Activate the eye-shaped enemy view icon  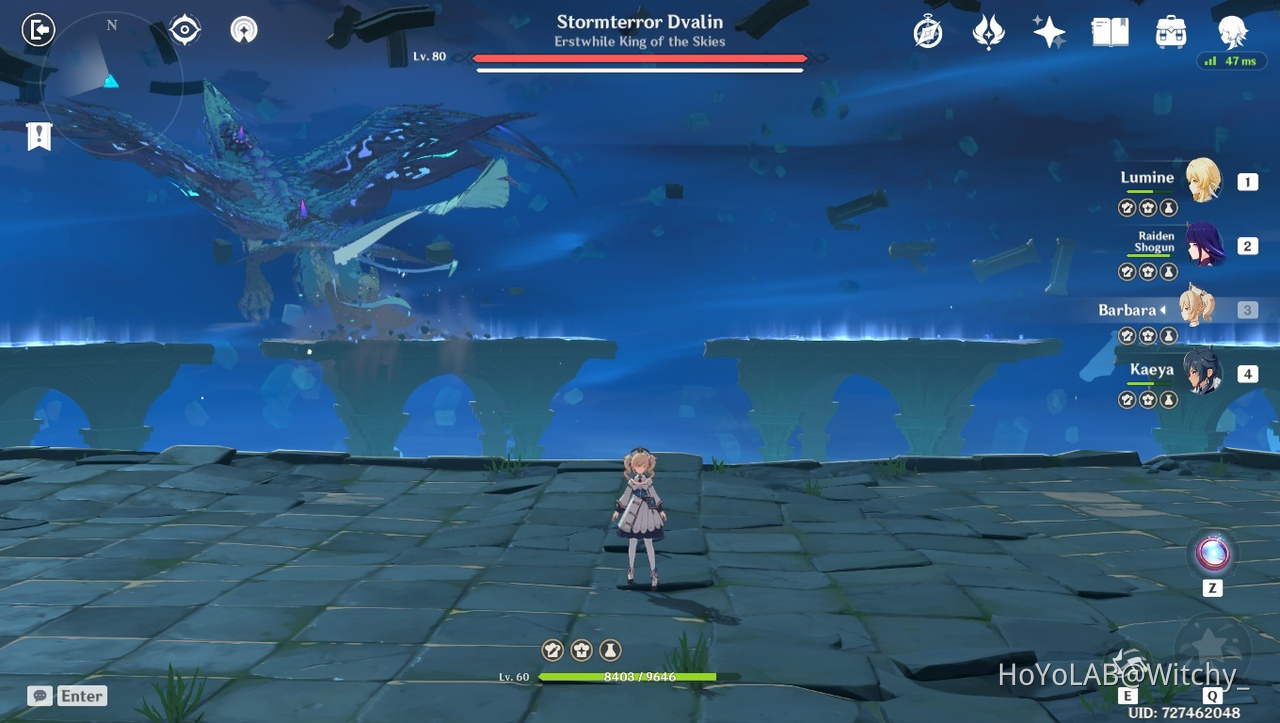point(183,29)
